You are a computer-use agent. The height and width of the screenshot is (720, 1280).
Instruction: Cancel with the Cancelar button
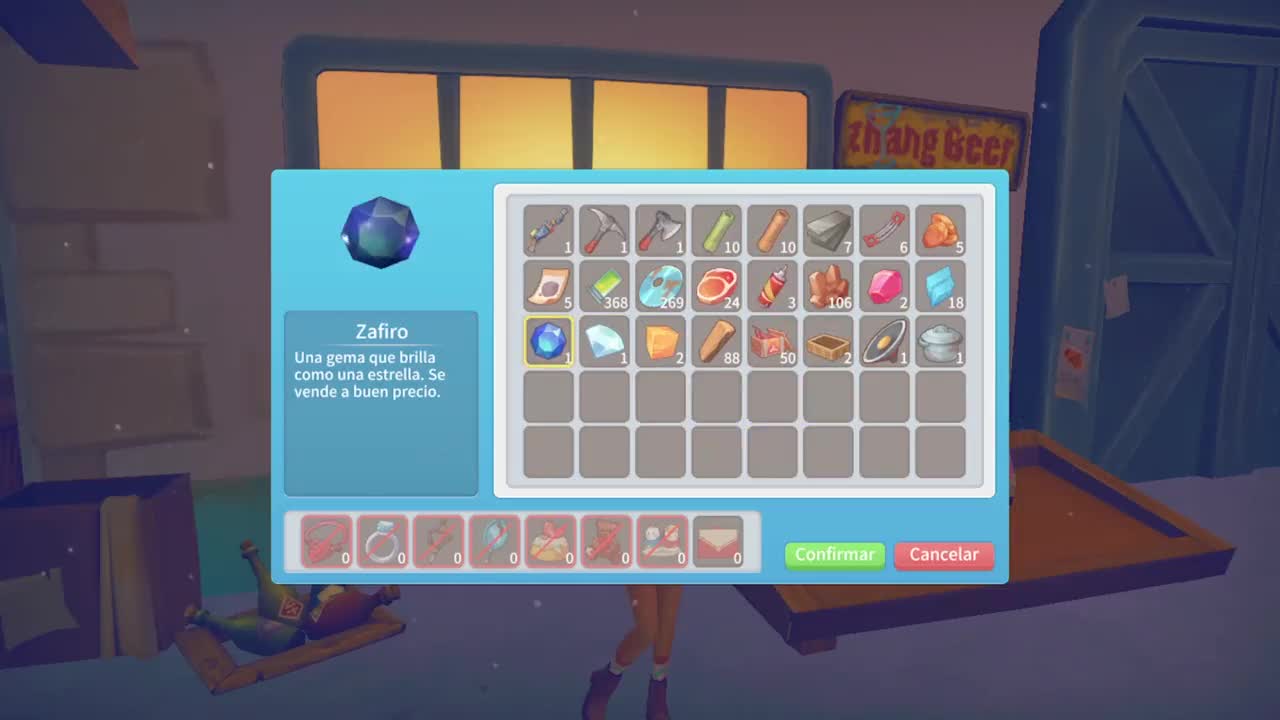click(x=943, y=555)
